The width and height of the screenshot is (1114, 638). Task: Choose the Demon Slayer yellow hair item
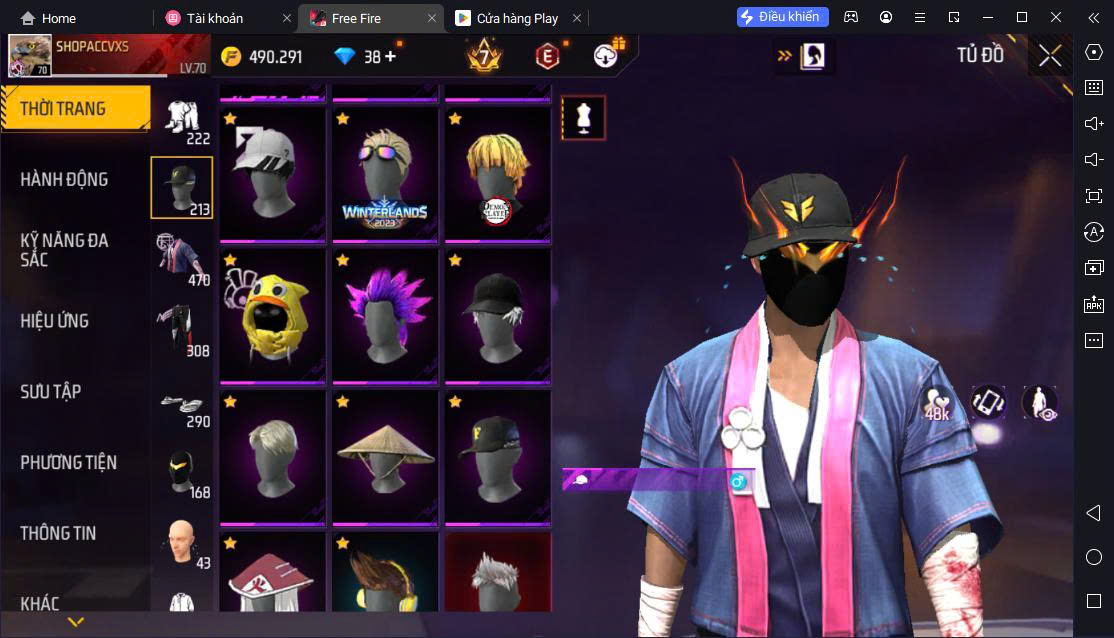point(497,173)
